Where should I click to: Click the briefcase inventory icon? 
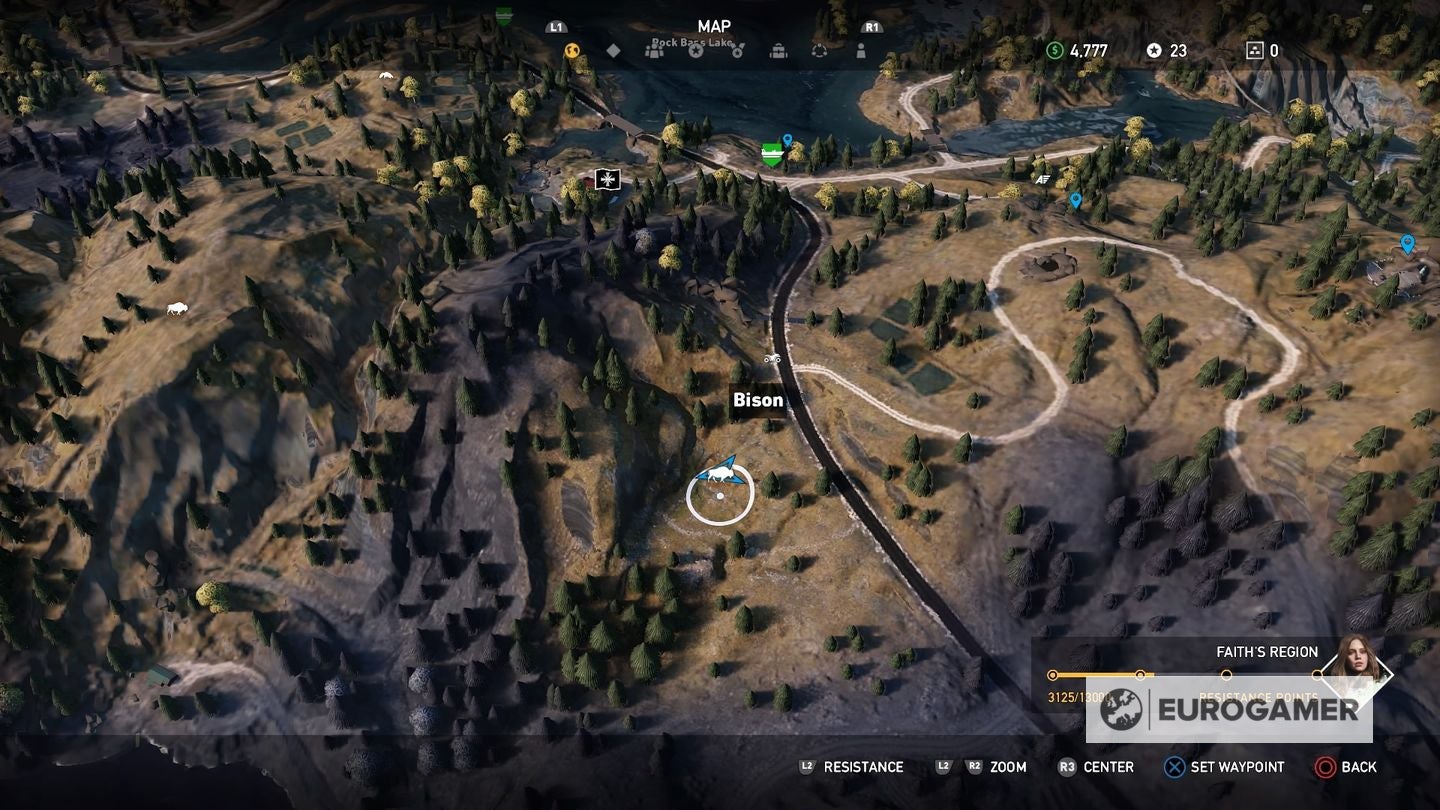pos(778,51)
